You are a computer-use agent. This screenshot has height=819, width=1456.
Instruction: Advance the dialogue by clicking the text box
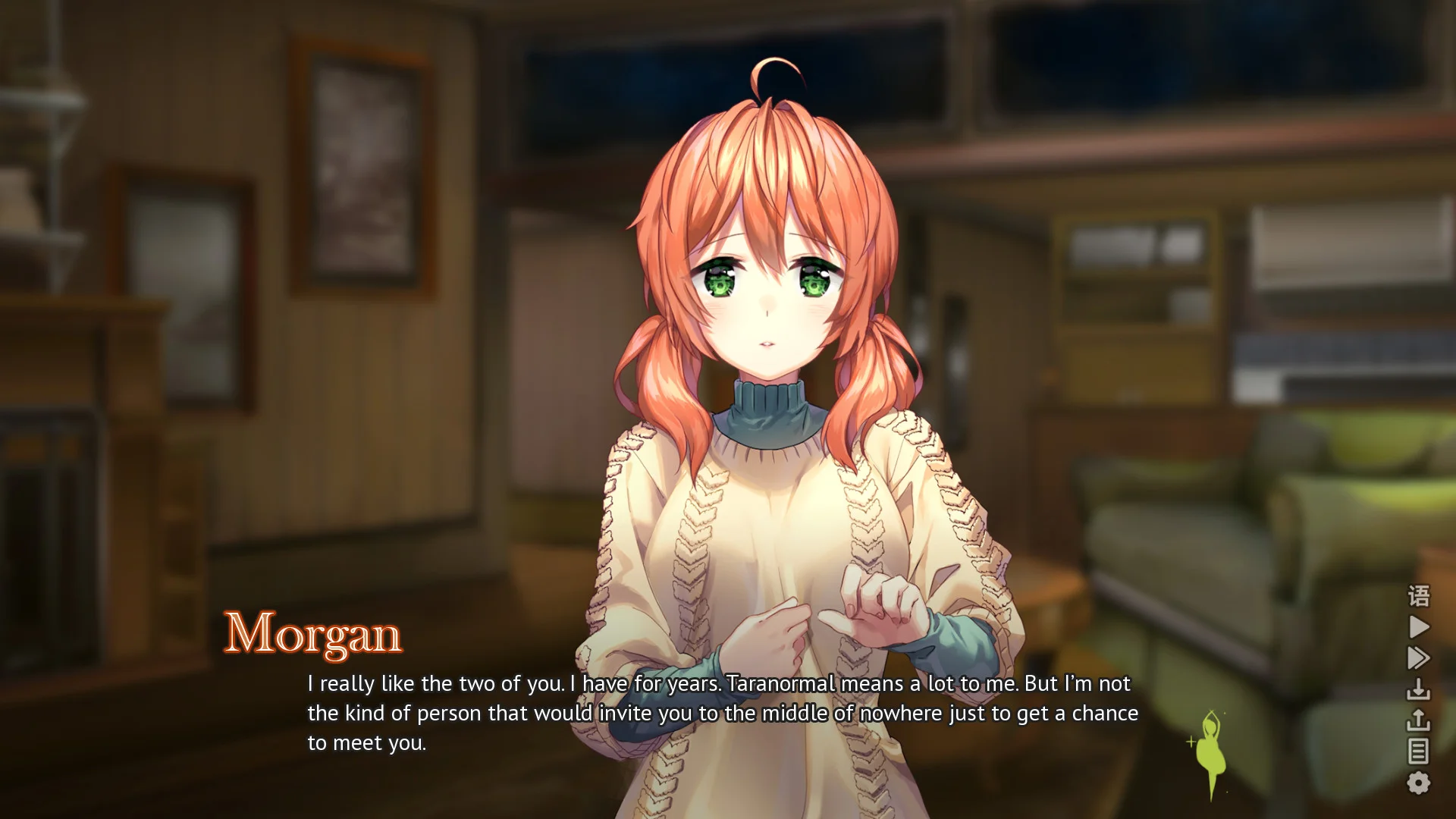click(720, 713)
